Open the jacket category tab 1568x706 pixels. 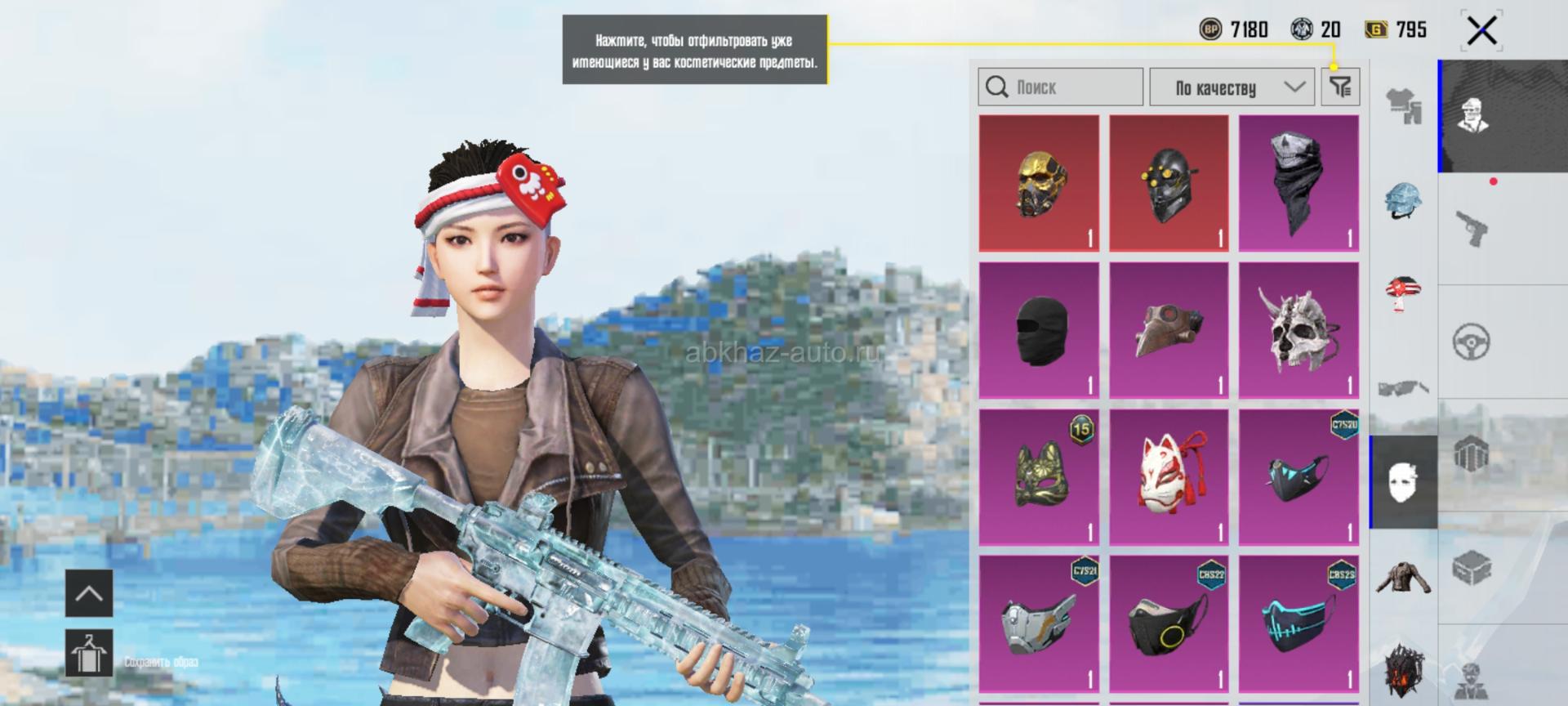(x=1403, y=577)
